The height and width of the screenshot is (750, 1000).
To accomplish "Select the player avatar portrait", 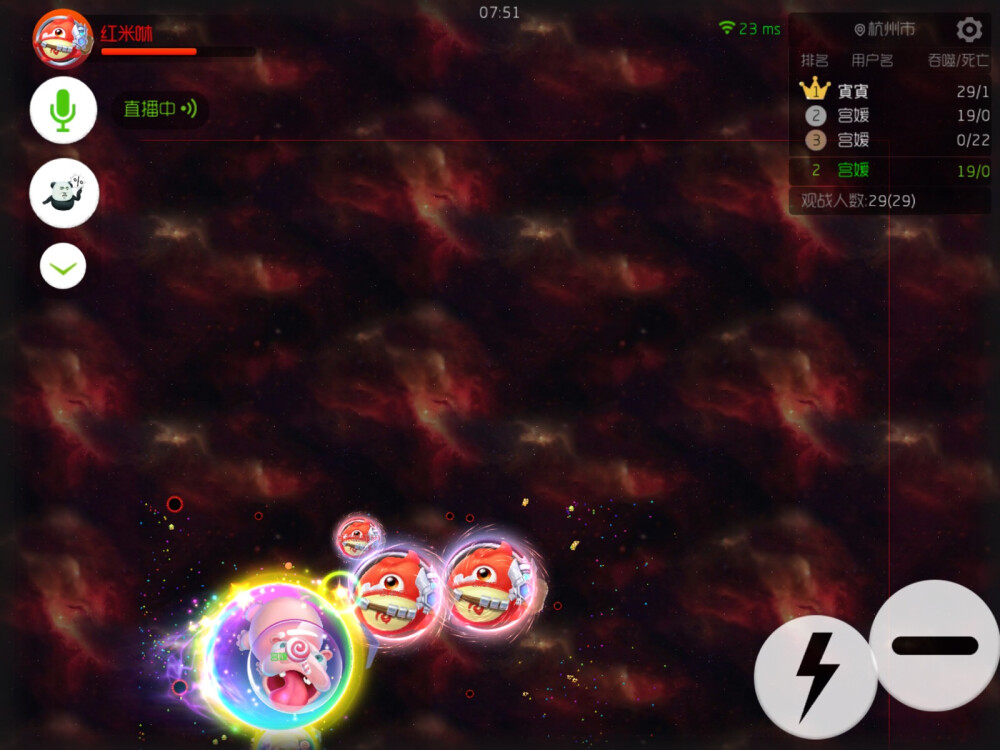I will [x=62, y=39].
